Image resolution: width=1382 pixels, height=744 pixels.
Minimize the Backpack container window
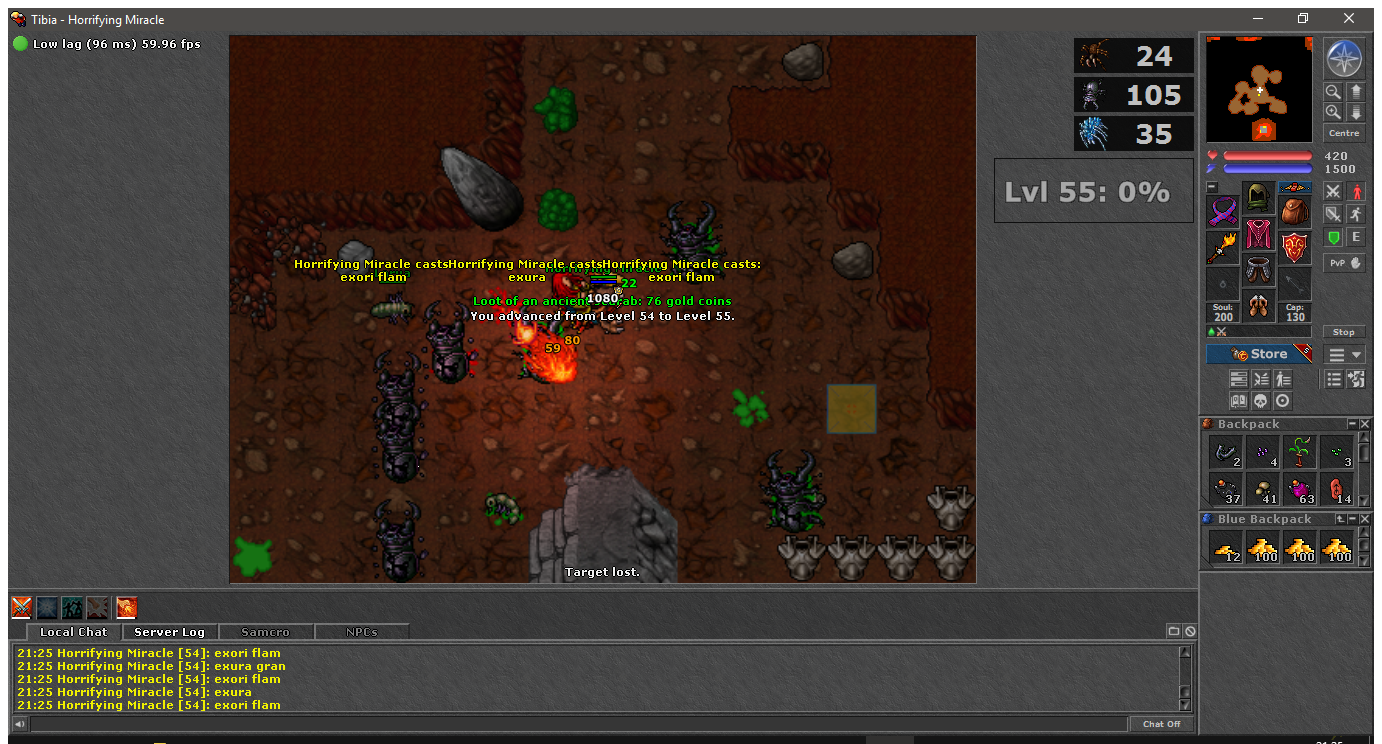(1352, 424)
